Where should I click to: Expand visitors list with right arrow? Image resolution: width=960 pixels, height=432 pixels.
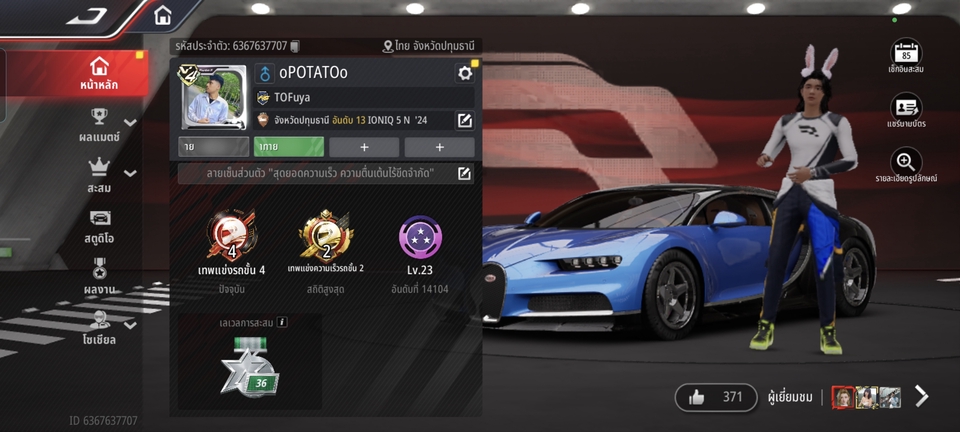[922, 397]
